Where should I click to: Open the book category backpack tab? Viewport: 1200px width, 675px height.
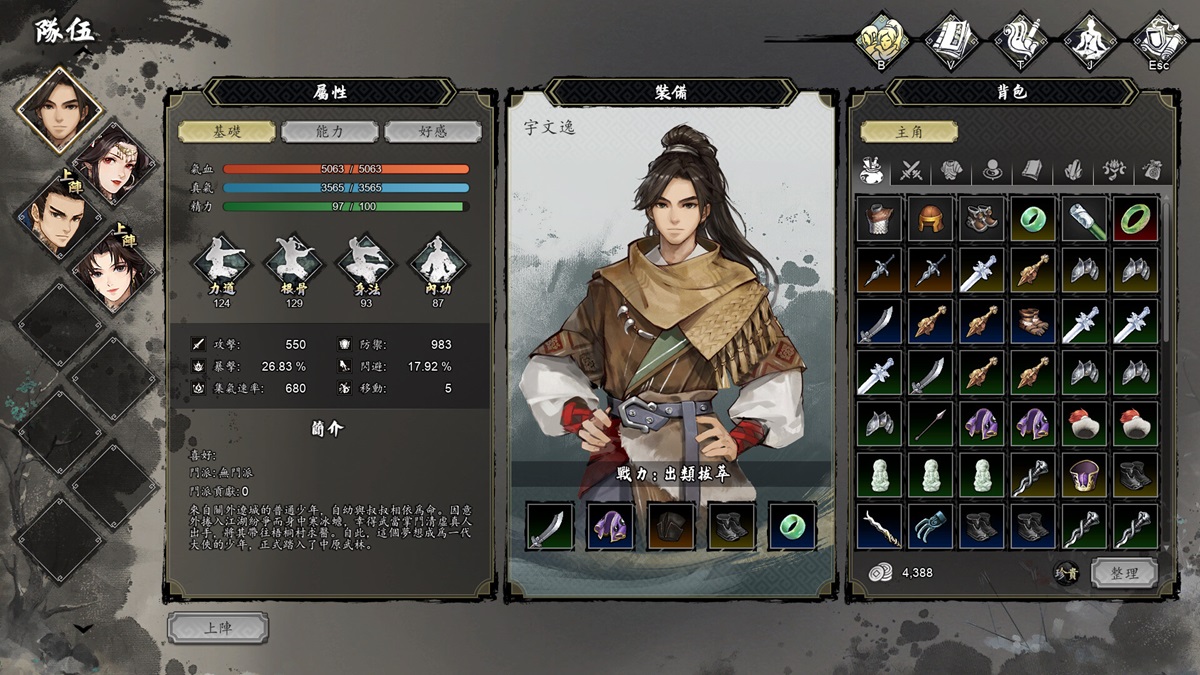coord(1032,170)
